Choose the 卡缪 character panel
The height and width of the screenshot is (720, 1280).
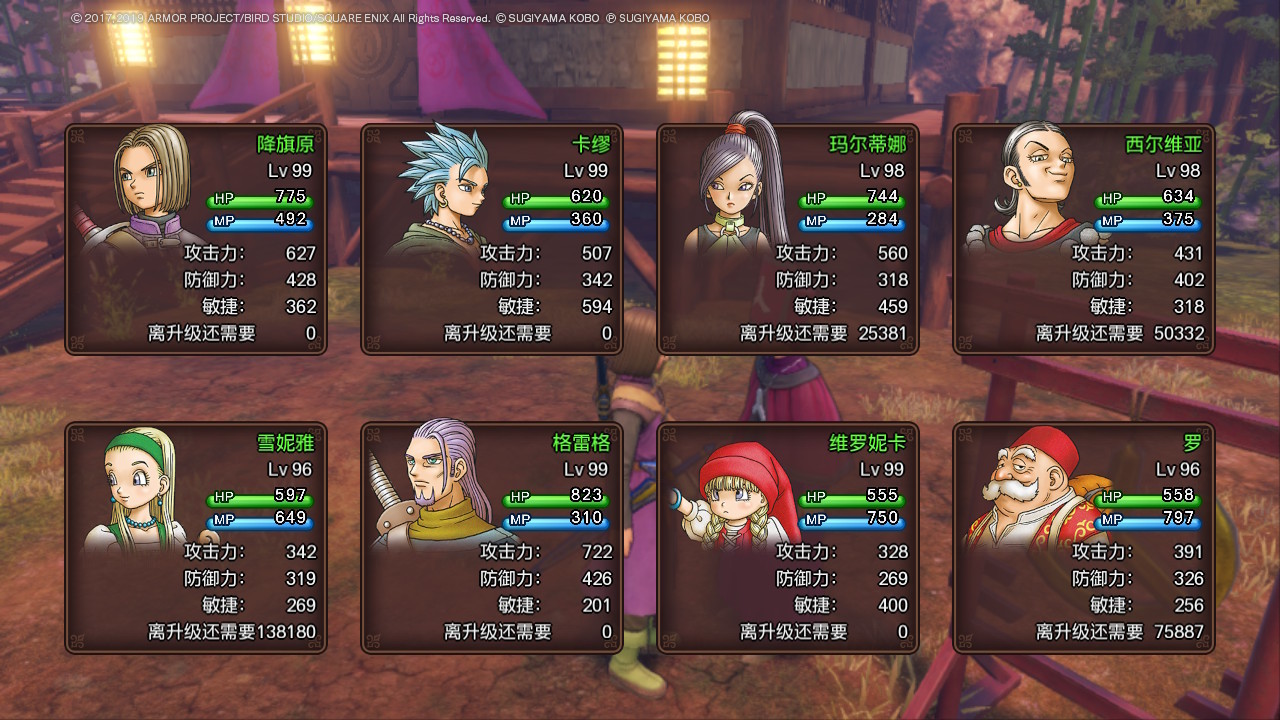point(492,239)
